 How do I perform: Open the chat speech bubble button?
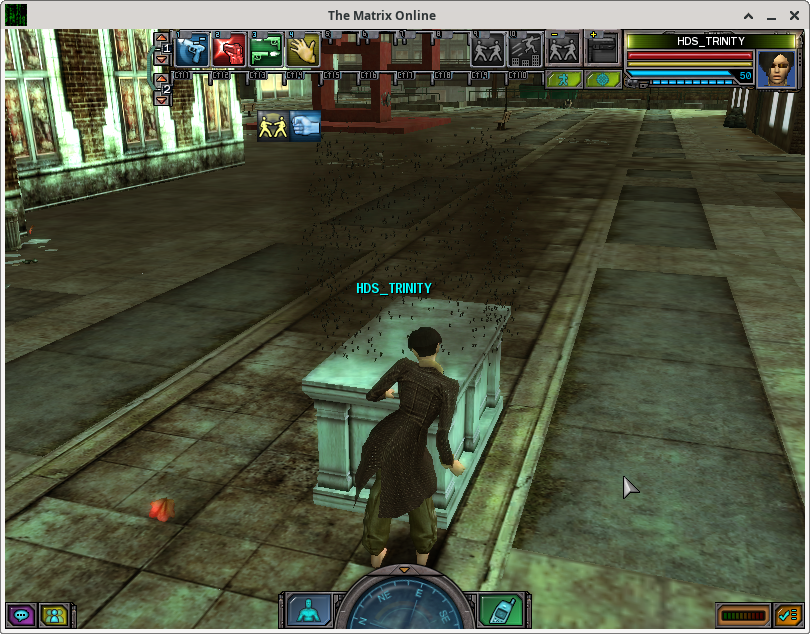click(20, 614)
